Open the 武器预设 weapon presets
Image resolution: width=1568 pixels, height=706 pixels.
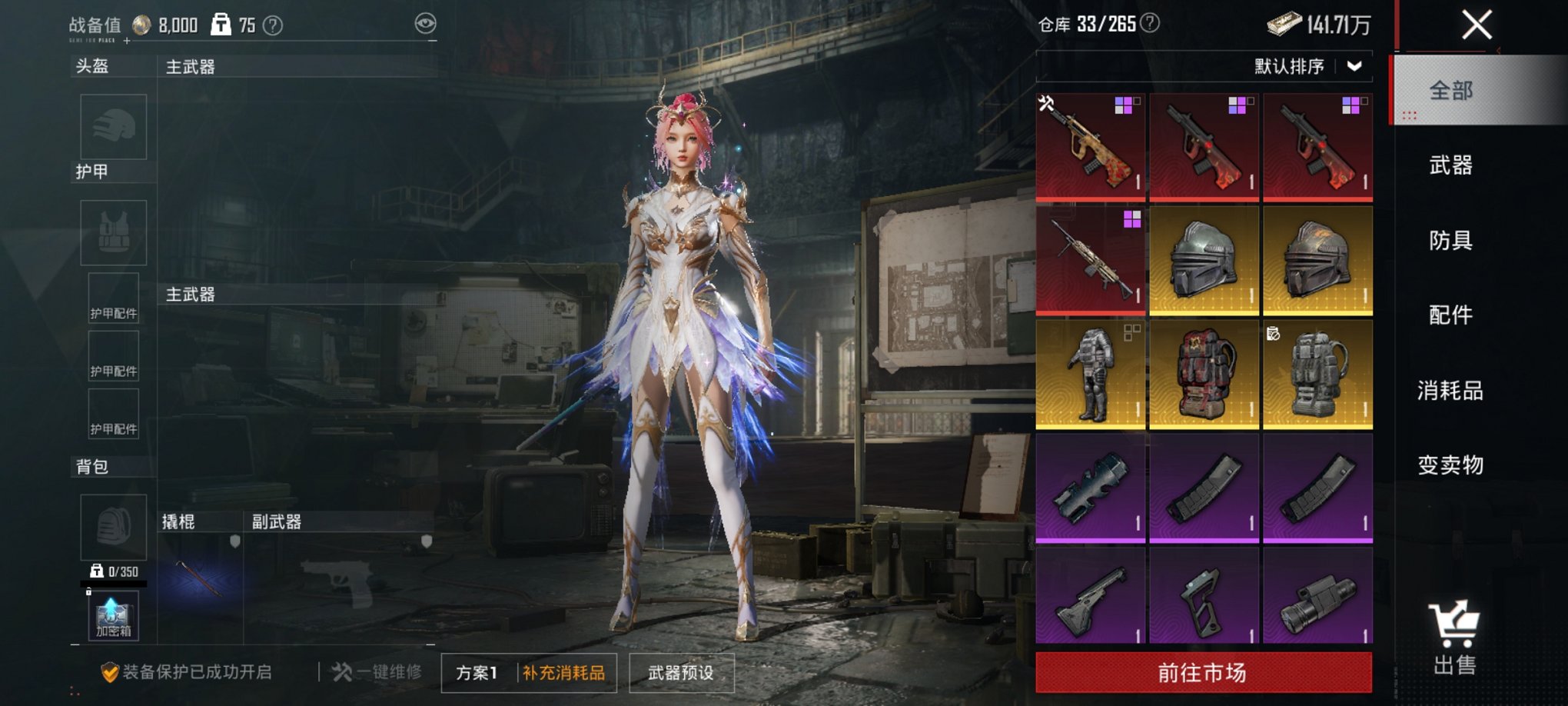tap(681, 673)
